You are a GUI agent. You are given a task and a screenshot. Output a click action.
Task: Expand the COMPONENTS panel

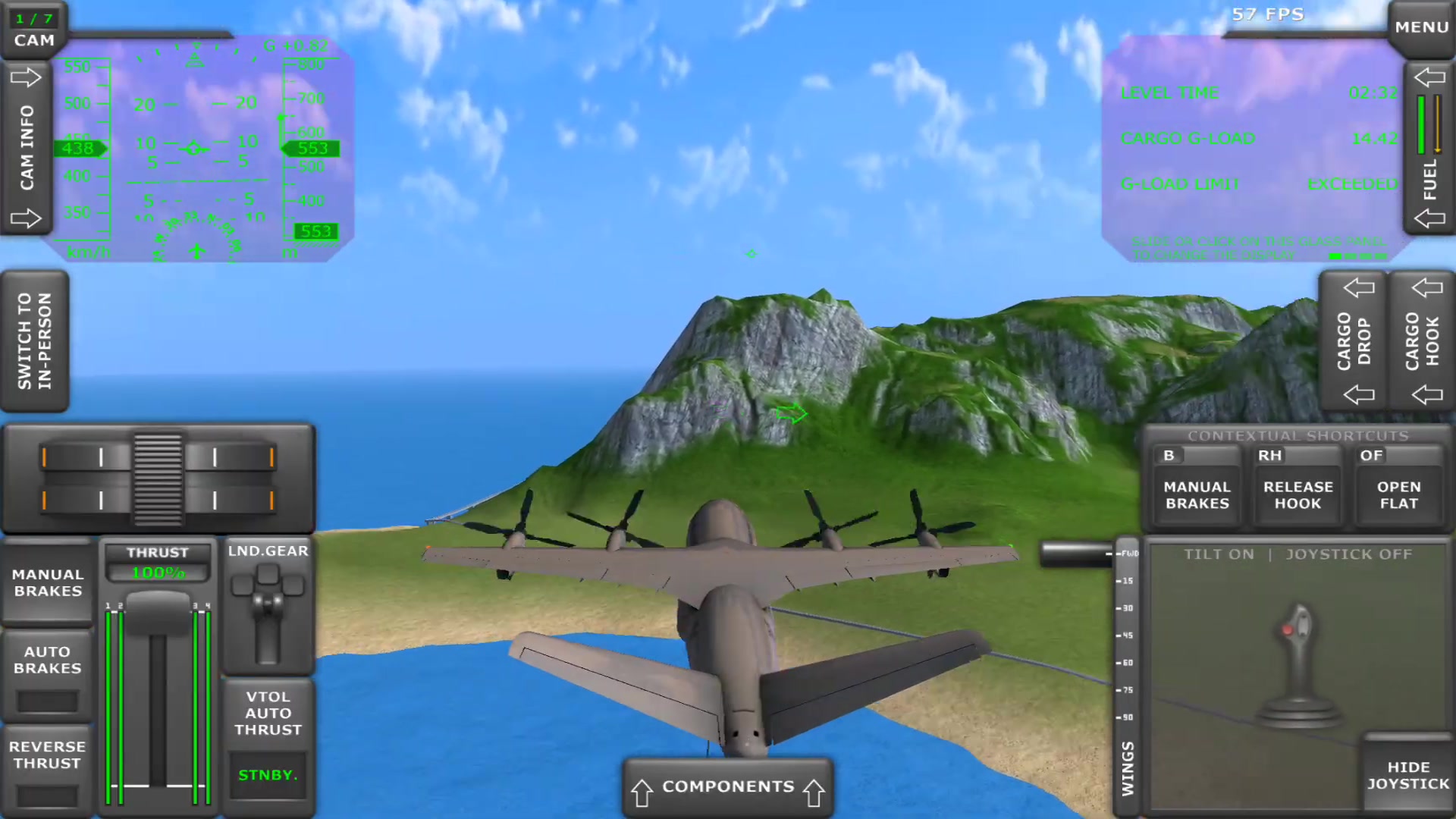[726, 786]
